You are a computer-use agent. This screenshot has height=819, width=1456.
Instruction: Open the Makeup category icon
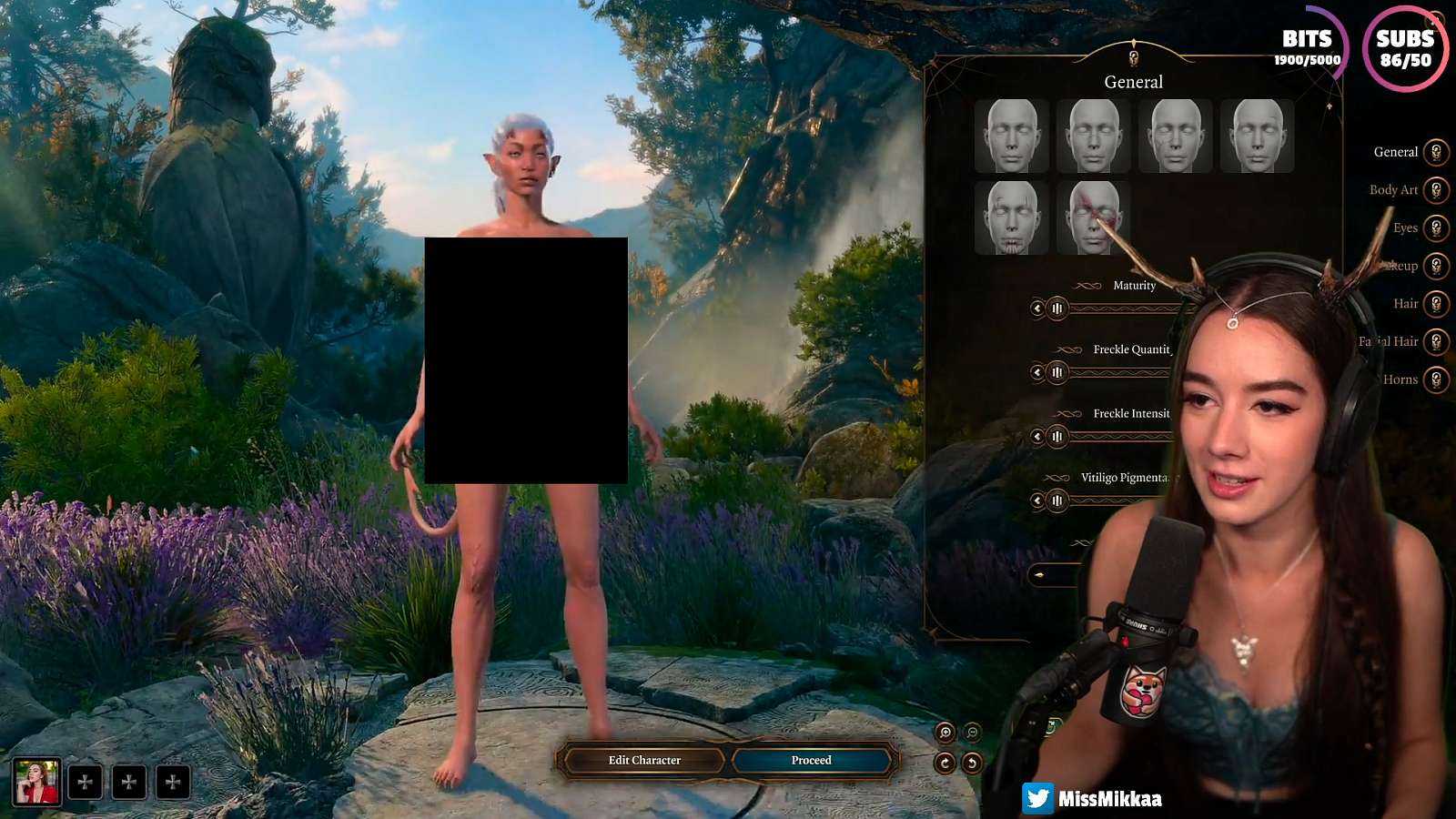[x=1436, y=266]
